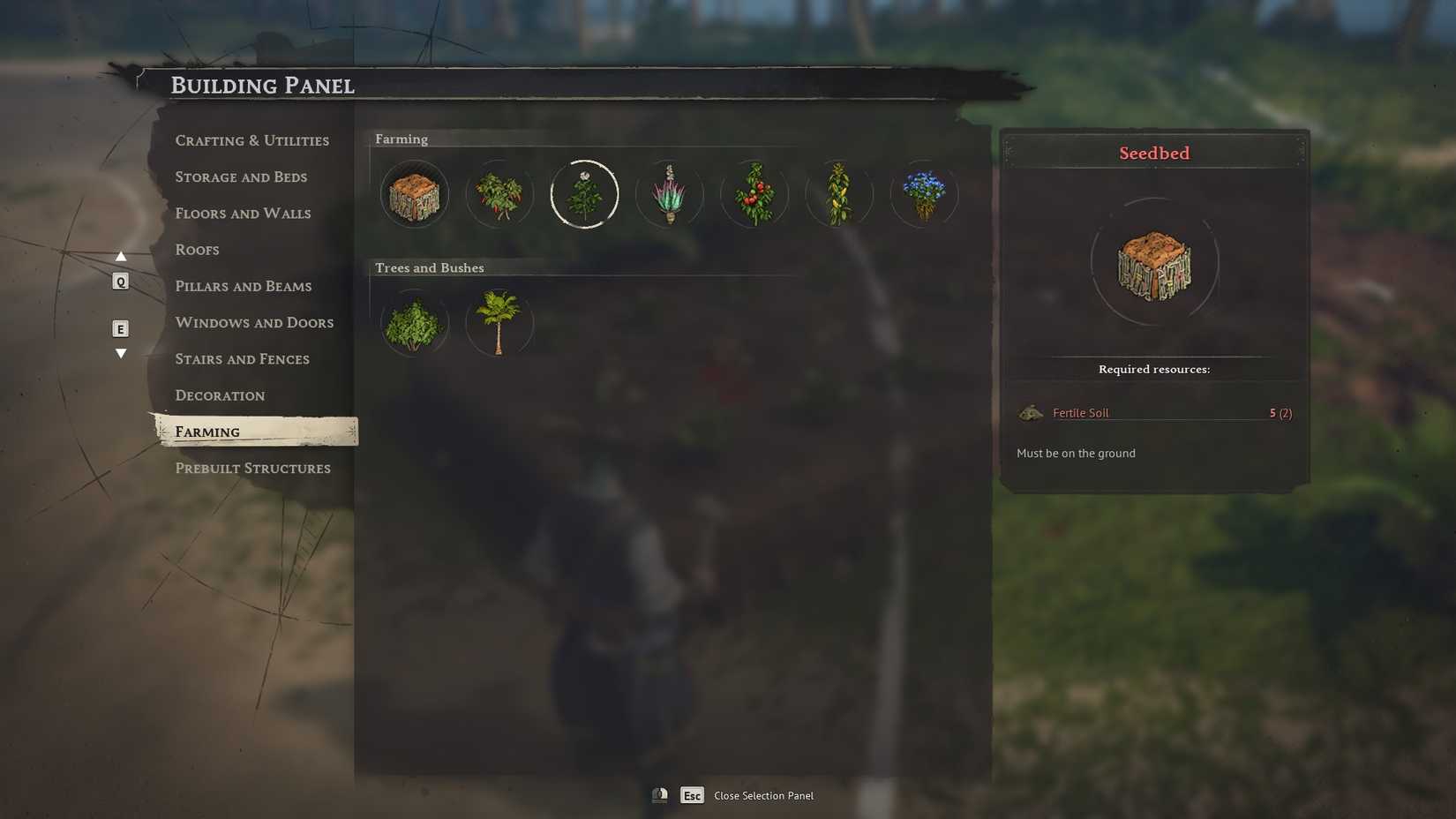The image size is (1456, 819).
Task: Select the Seedbed soil block icon
Action: click(x=413, y=193)
